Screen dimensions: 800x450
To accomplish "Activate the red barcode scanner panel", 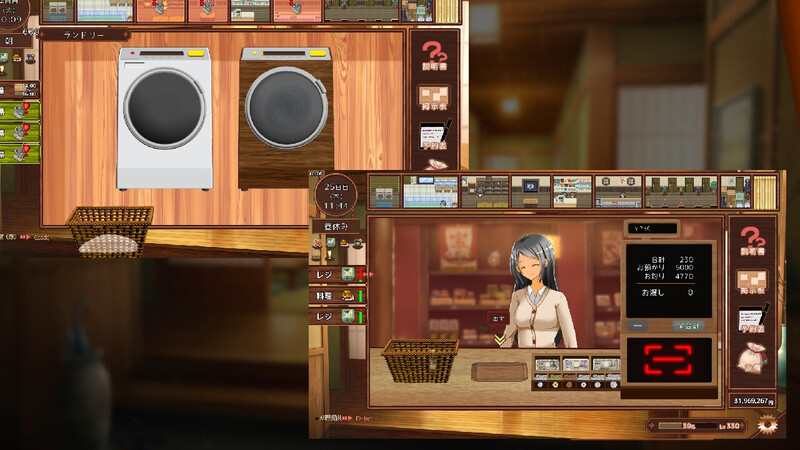I will point(667,360).
